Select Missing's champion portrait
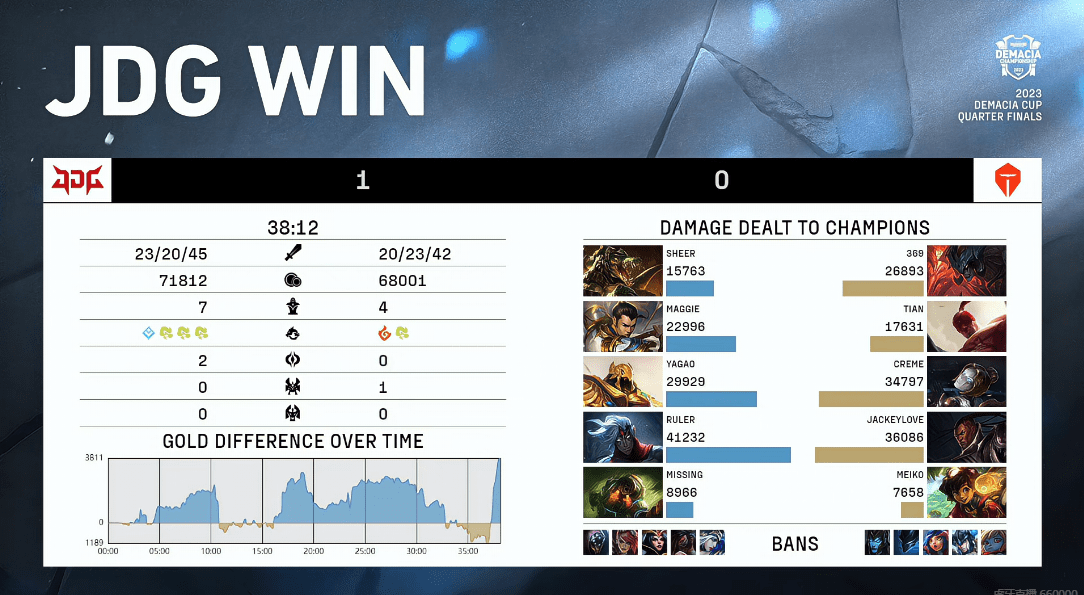This screenshot has width=1084, height=595. (622, 493)
